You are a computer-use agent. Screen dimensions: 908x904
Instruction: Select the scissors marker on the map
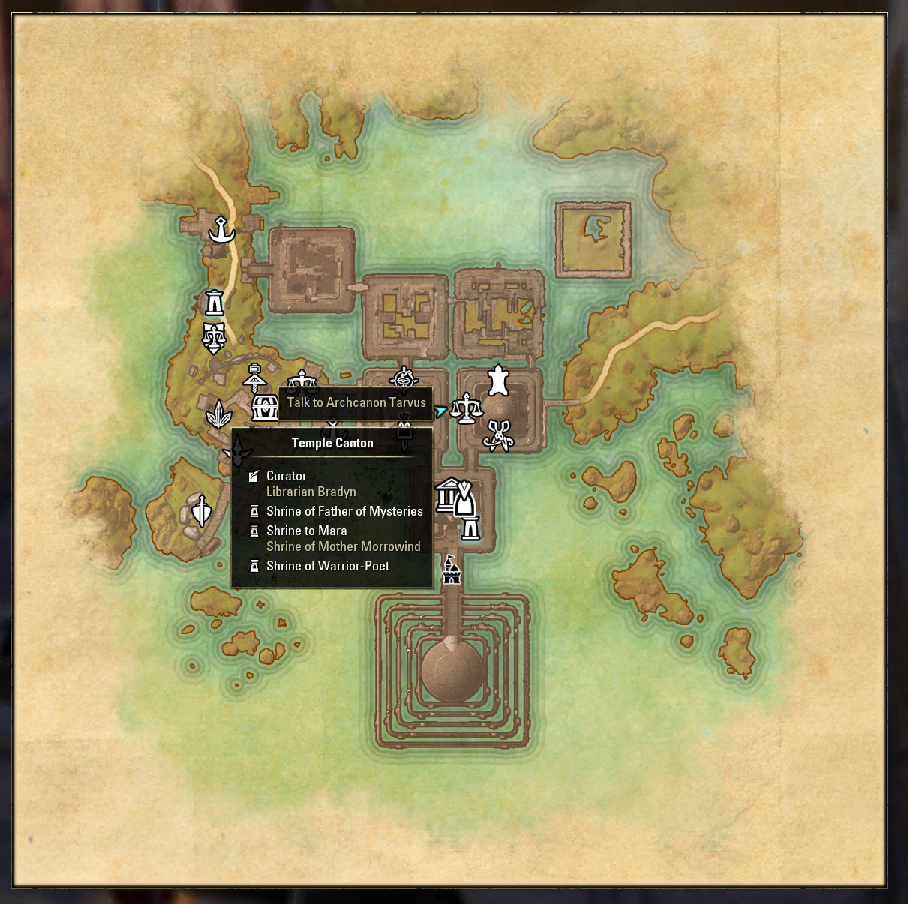pos(497,435)
